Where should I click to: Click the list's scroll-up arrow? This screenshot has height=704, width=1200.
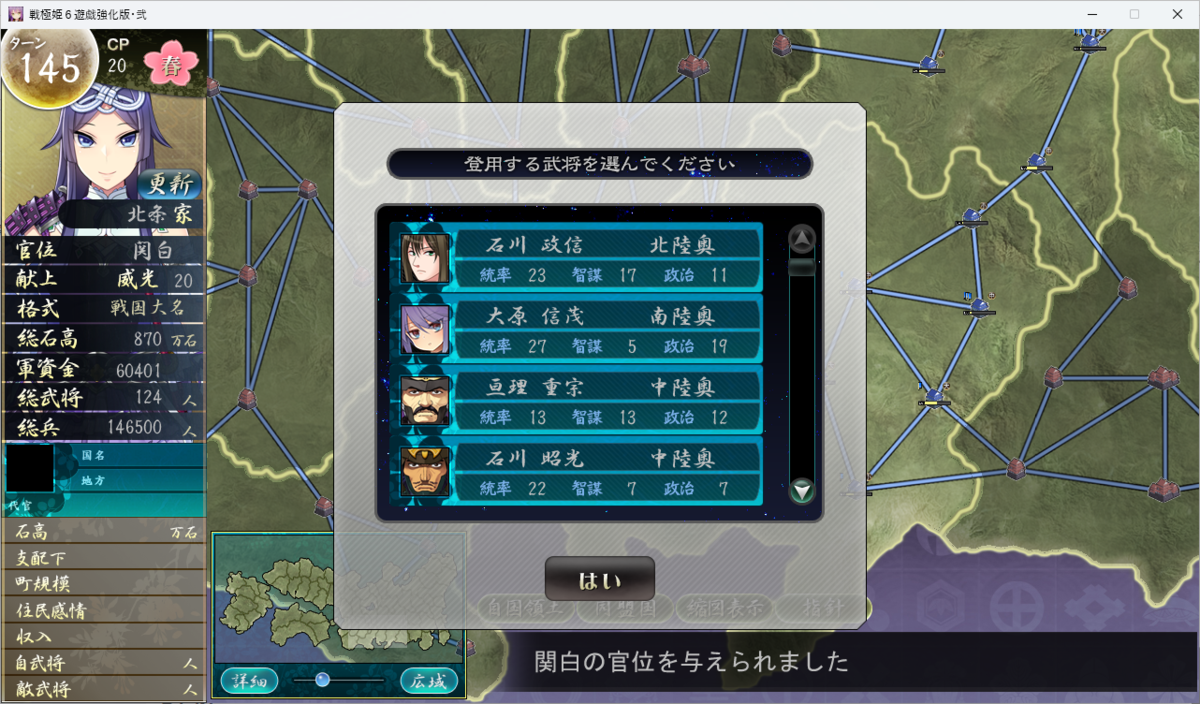[x=802, y=238]
